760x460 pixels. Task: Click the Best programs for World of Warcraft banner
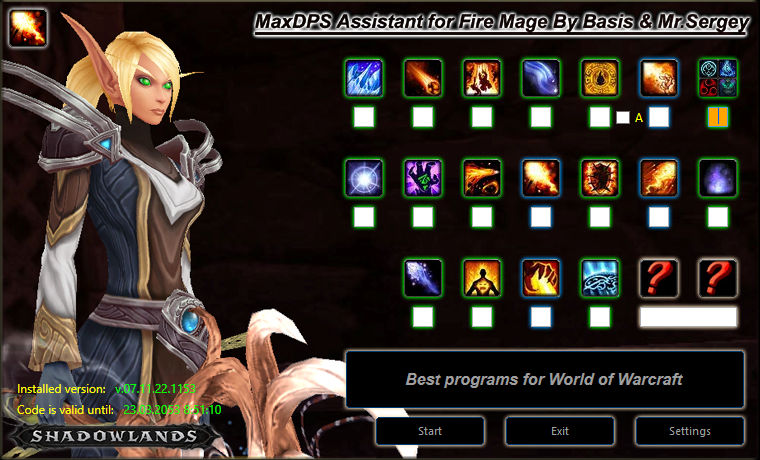point(545,380)
